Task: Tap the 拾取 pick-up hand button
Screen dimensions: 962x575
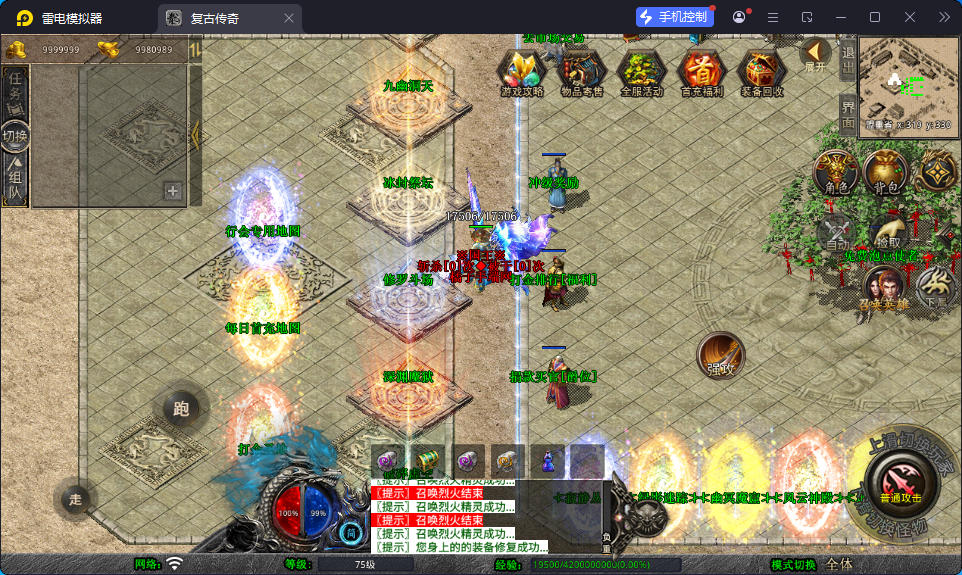Action: pos(887,234)
